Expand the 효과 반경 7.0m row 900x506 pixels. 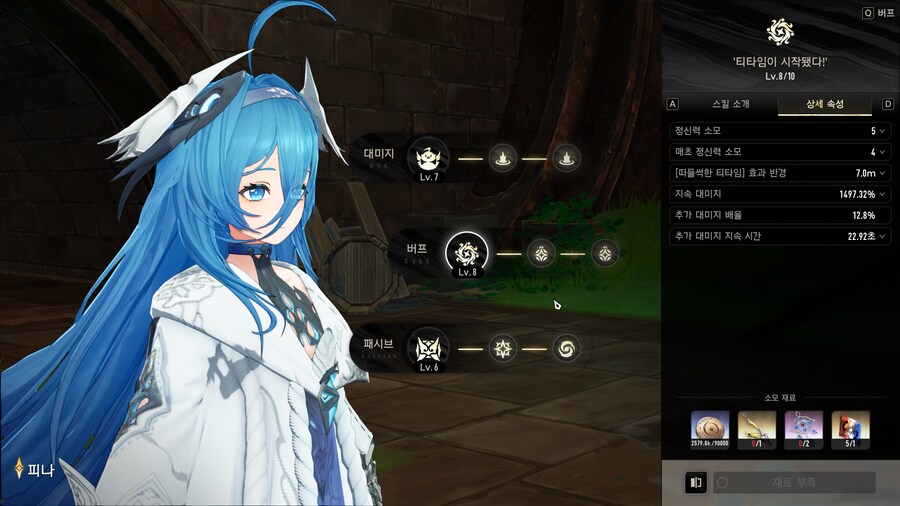coord(882,173)
